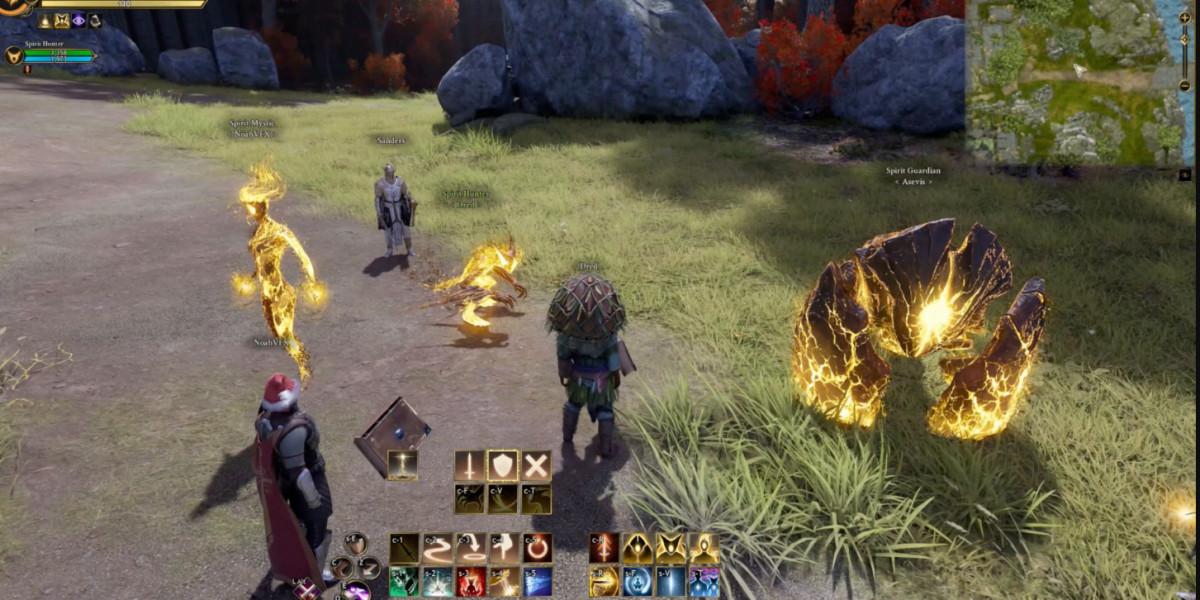Select the sword attack pet command
This screenshot has width=1200, height=600.
[x=470, y=465]
